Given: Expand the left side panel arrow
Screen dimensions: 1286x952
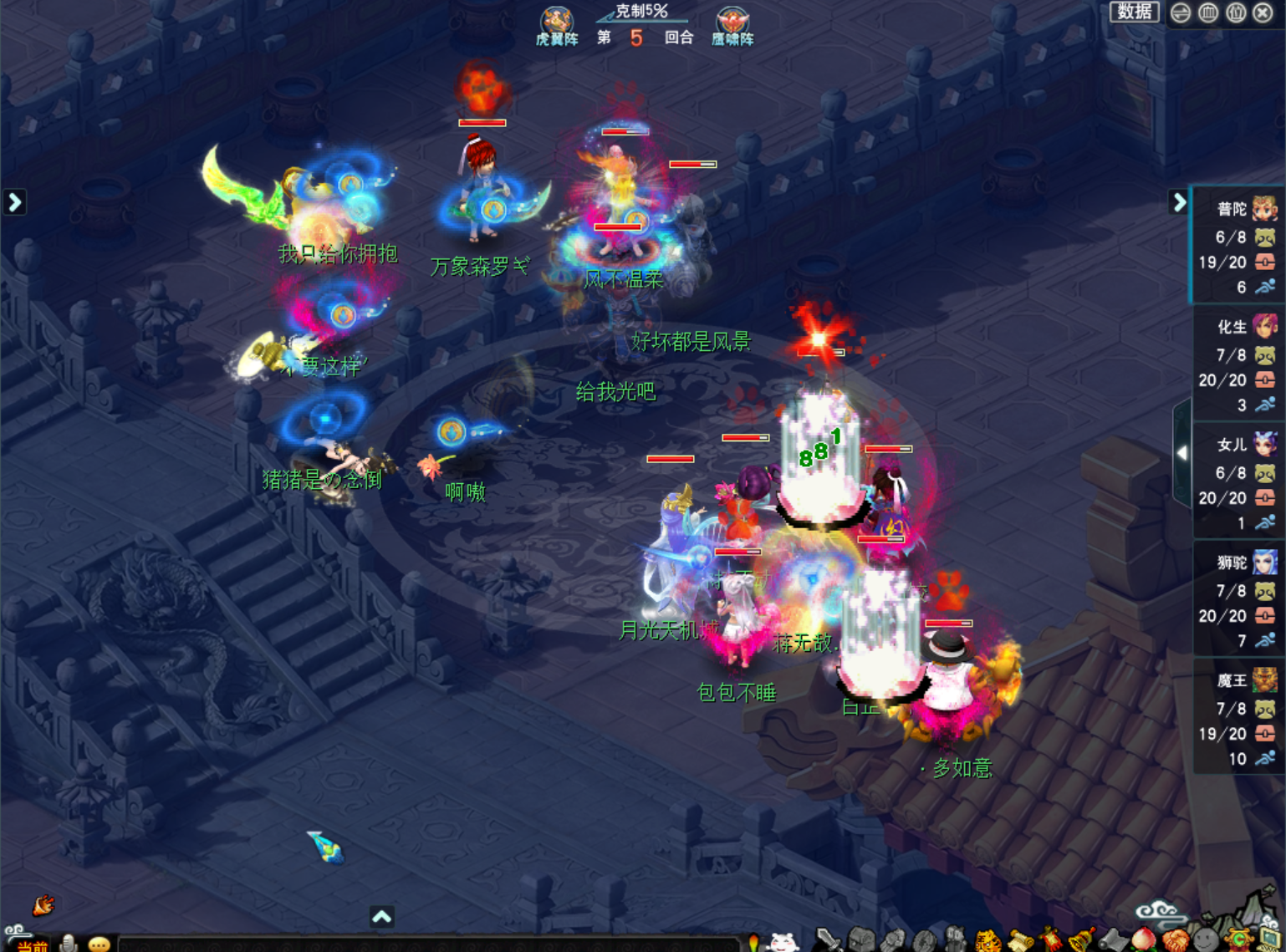Looking at the screenshot, I should [x=14, y=202].
